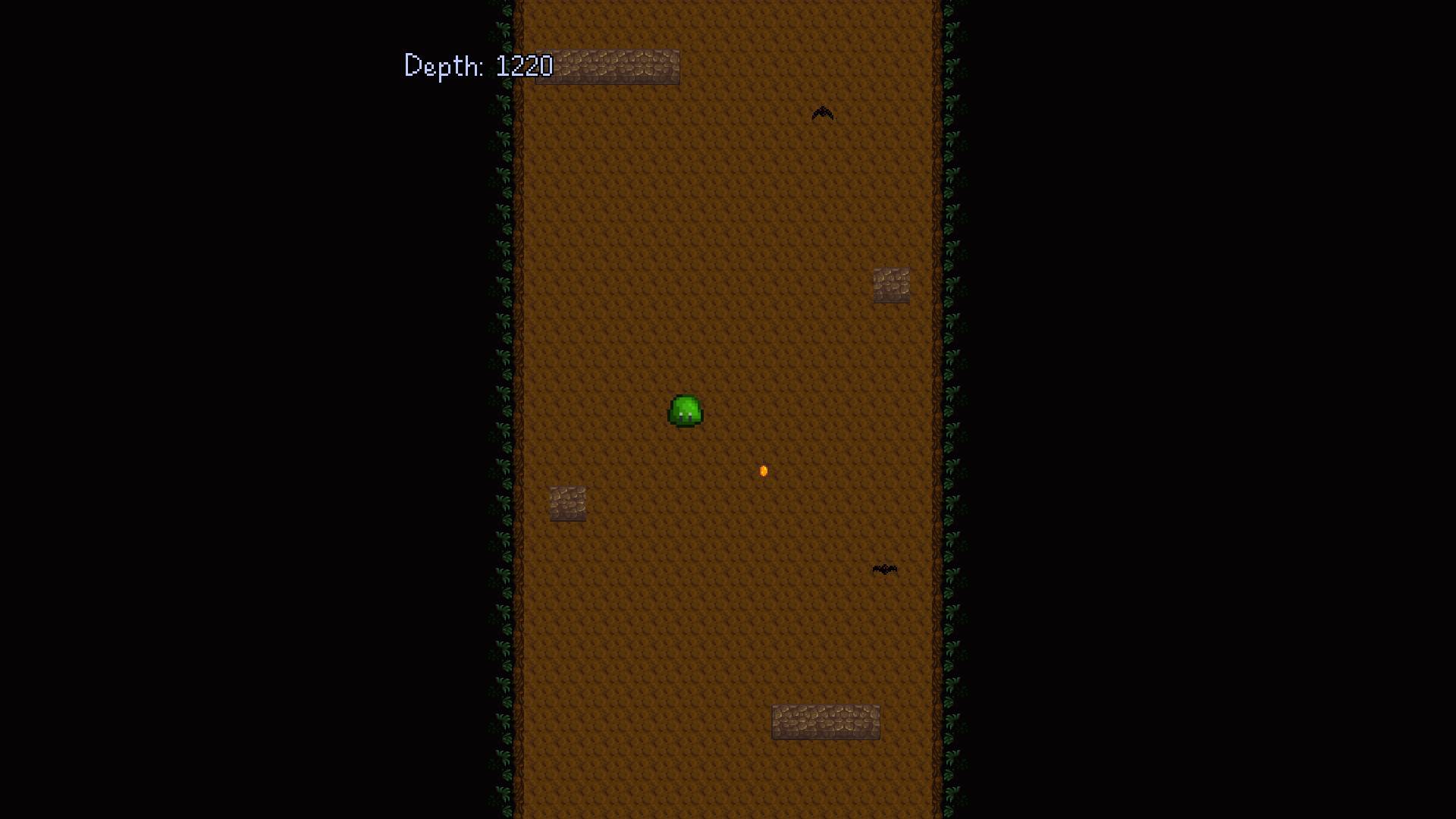Click the number 1220 in the depth display
The image size is (1456, 819).
525,67
